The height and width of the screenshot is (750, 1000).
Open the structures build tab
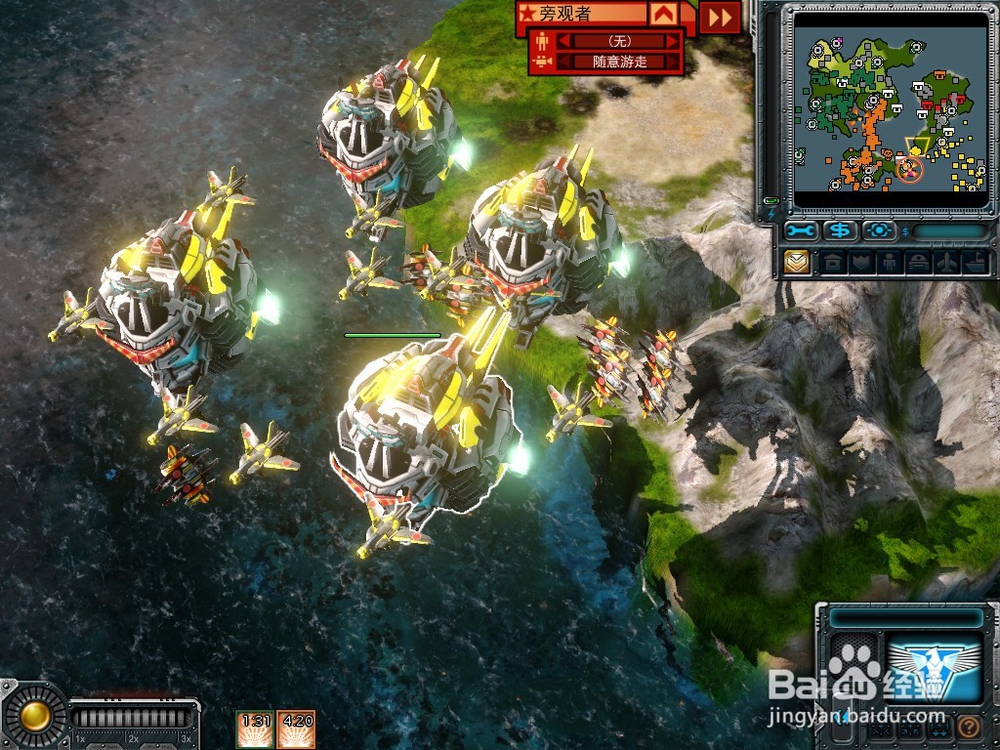tap(832, 263)
